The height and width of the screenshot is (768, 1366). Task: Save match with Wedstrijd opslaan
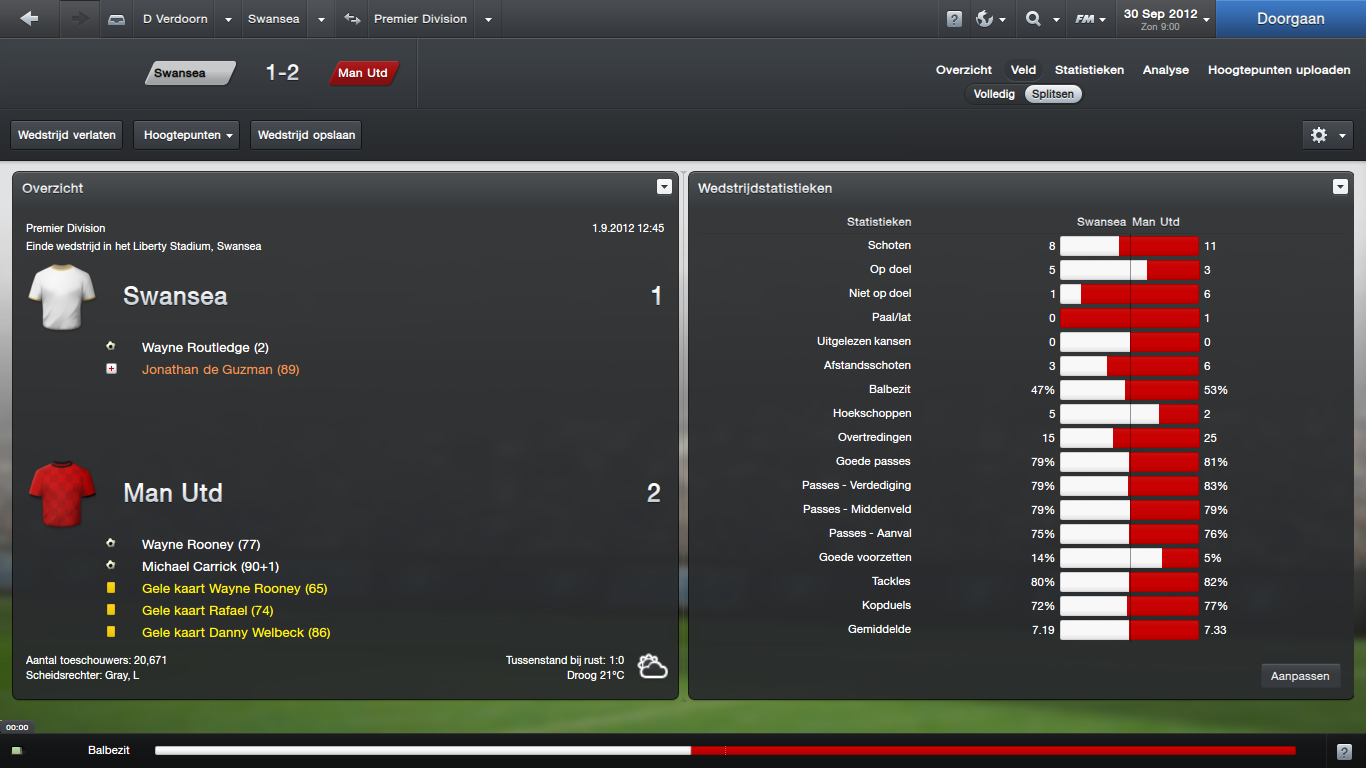point(306,135)
